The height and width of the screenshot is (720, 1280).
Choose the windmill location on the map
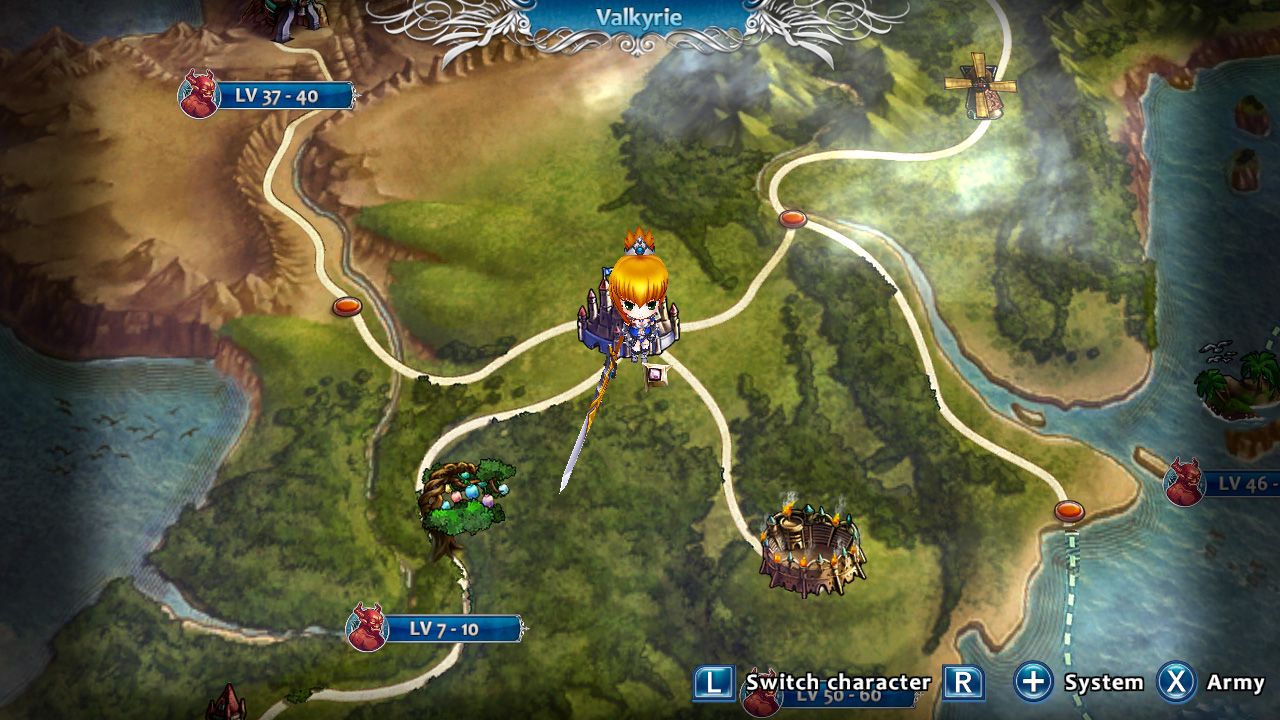pos(978,86)
